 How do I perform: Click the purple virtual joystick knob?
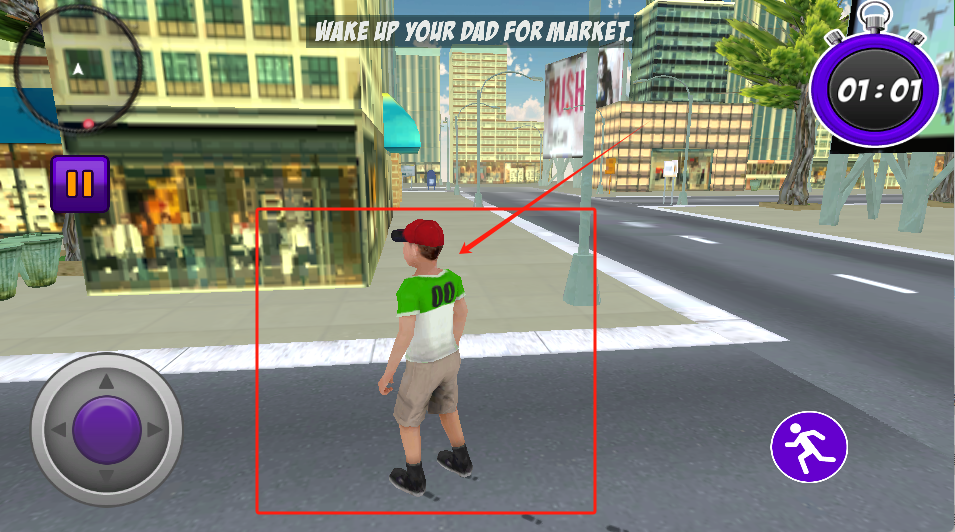pyautogui.click(x=106, y=429)
